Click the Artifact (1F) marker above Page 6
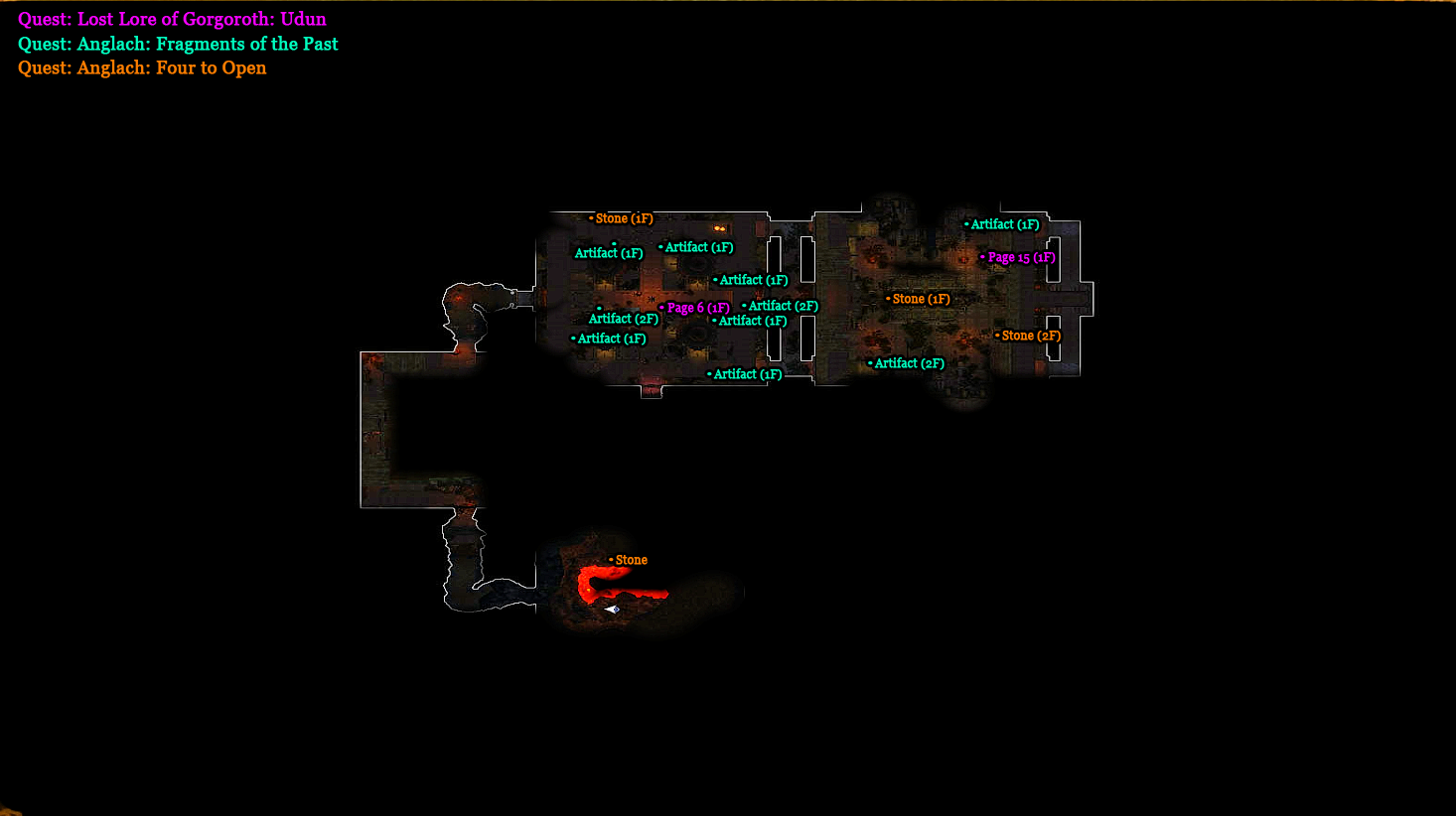This screenshot has height=816, width=1456. 751,279
